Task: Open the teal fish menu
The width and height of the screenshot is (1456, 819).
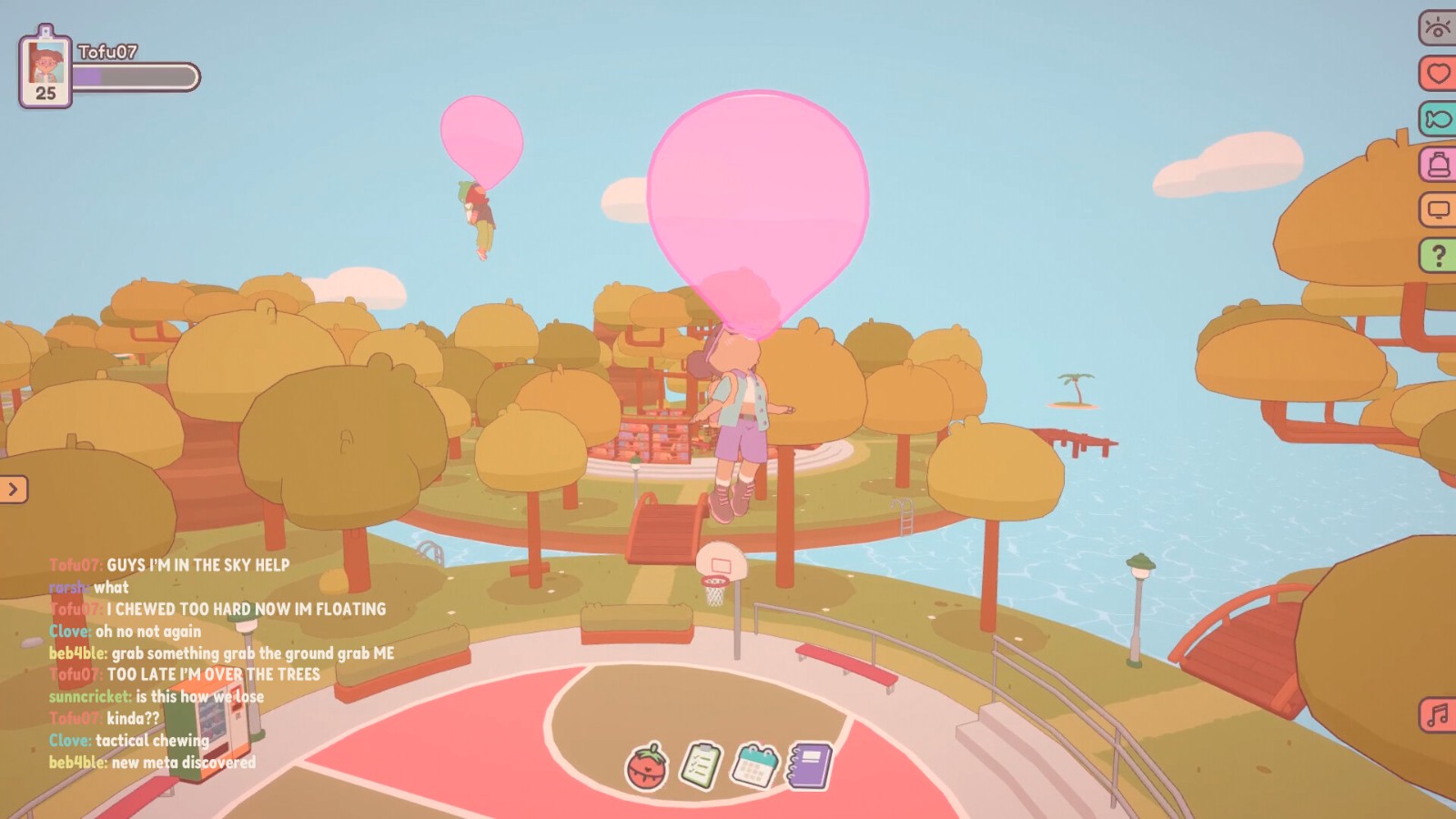Action: (x=1438, y=118)
